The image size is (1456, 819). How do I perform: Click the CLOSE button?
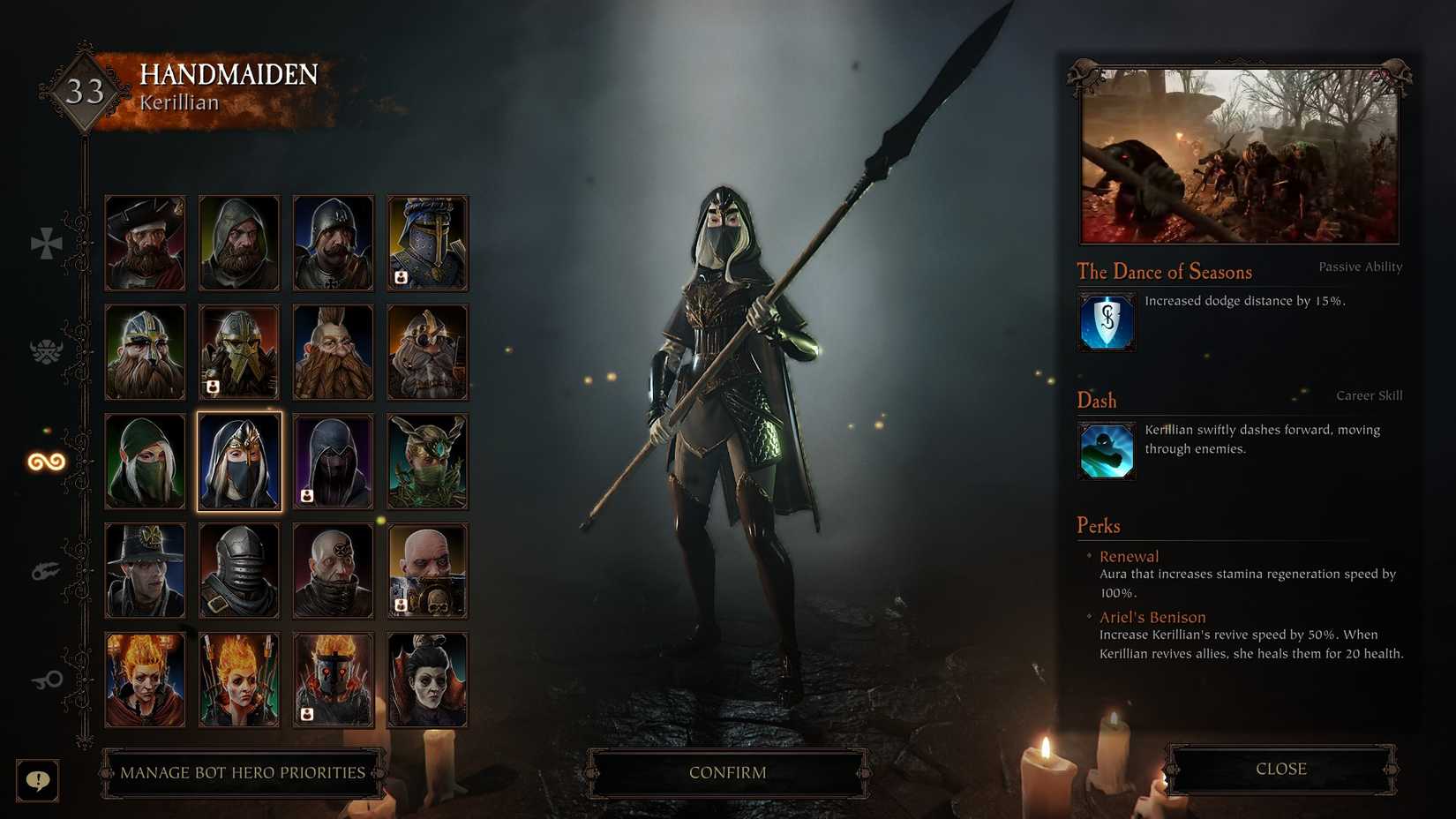(1279, 769)
